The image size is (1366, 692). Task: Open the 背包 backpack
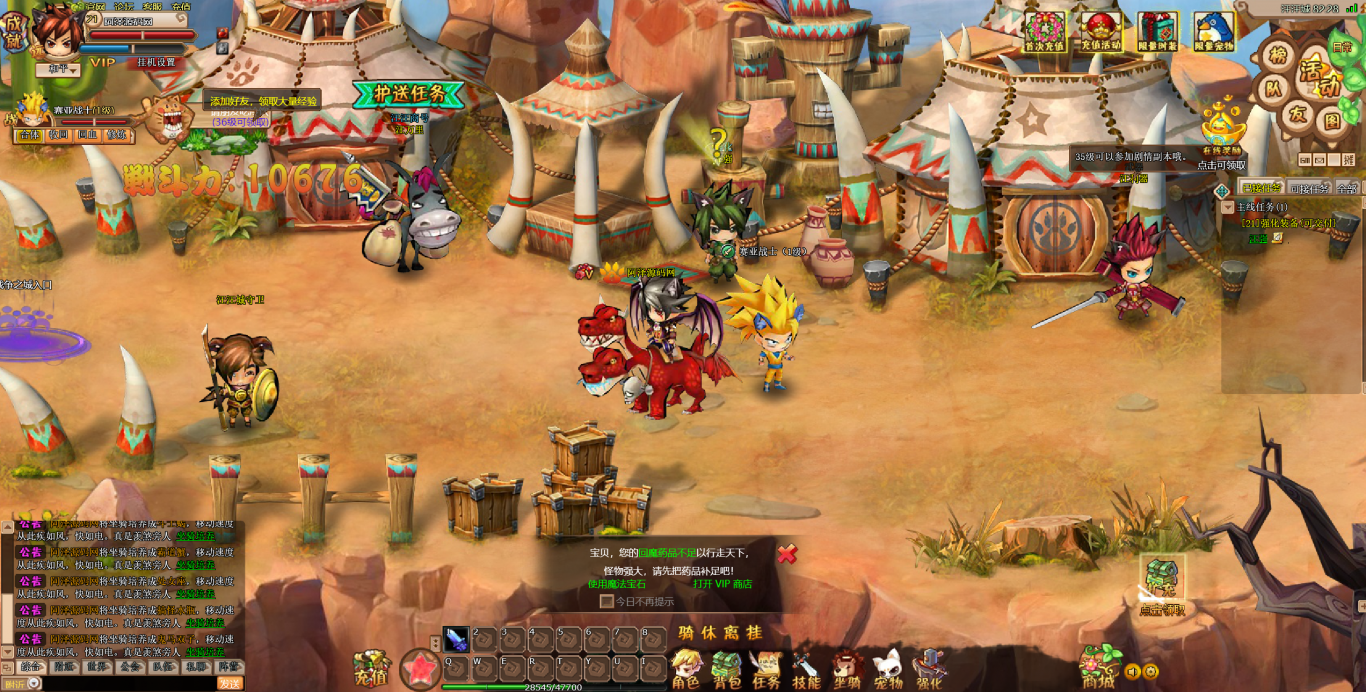coord(726,669)
